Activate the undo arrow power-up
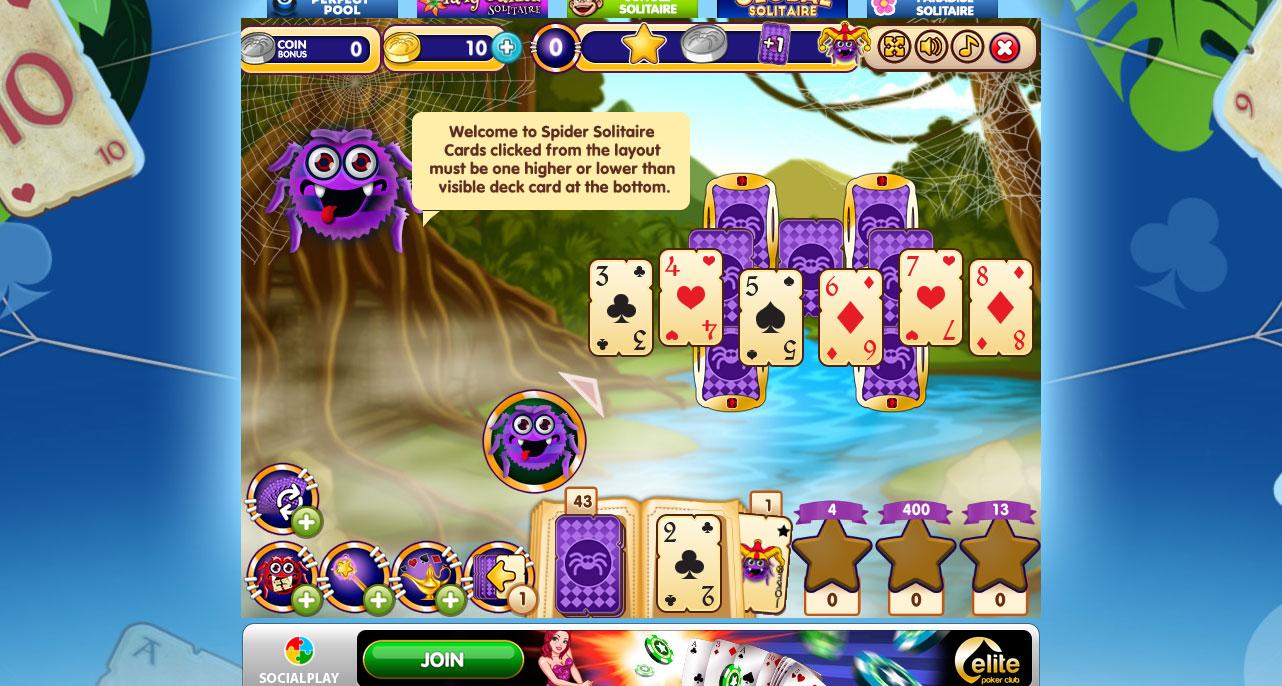 (x=498, y=575)
